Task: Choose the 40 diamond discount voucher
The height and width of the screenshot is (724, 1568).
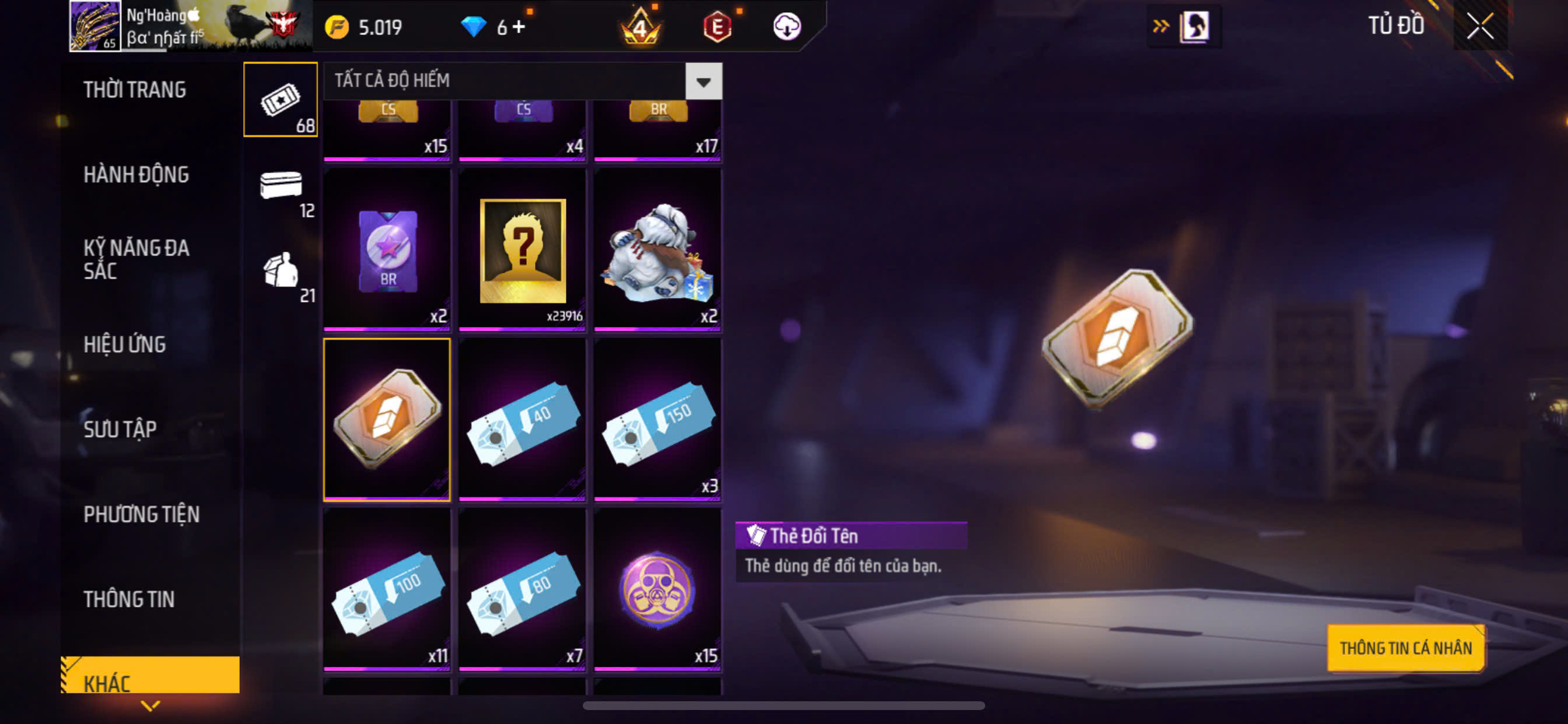Action: (x=522, y=419)
